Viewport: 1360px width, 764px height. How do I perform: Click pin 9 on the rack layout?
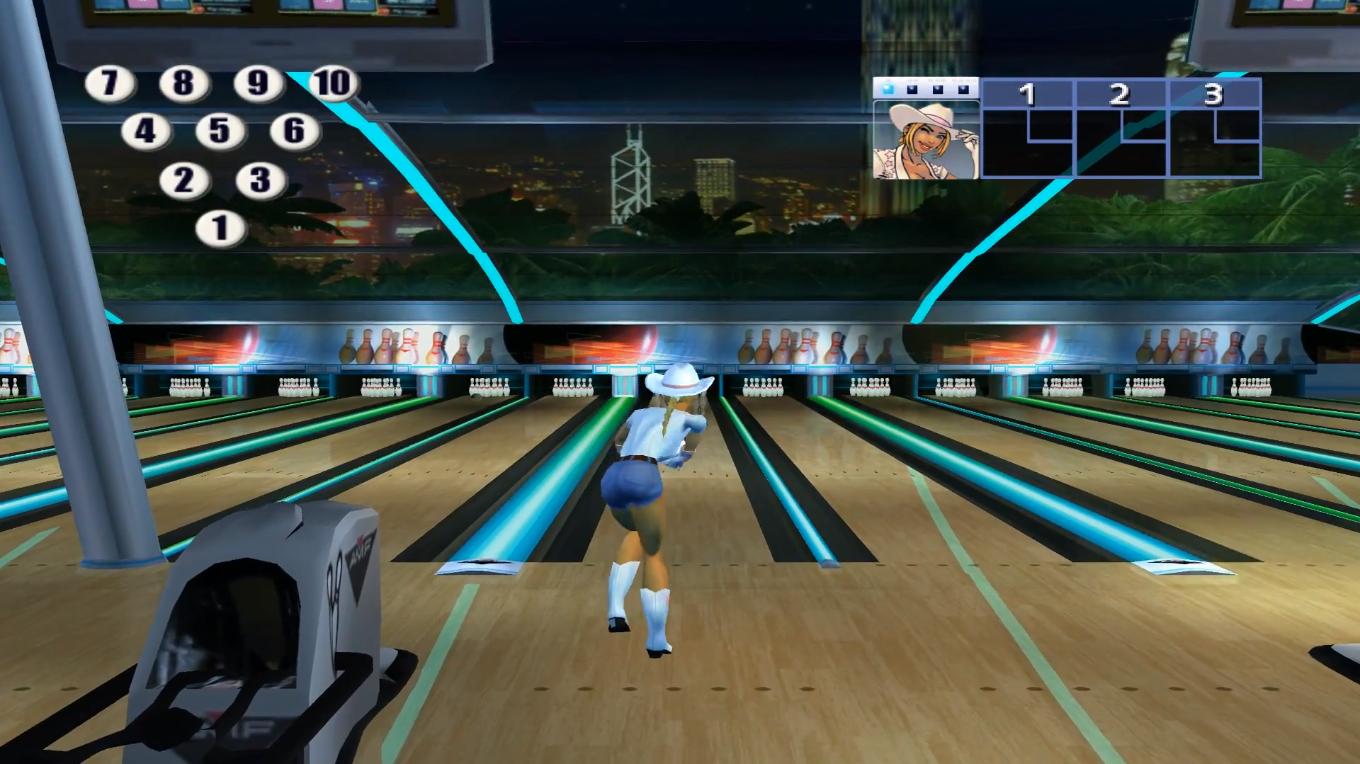256,84
